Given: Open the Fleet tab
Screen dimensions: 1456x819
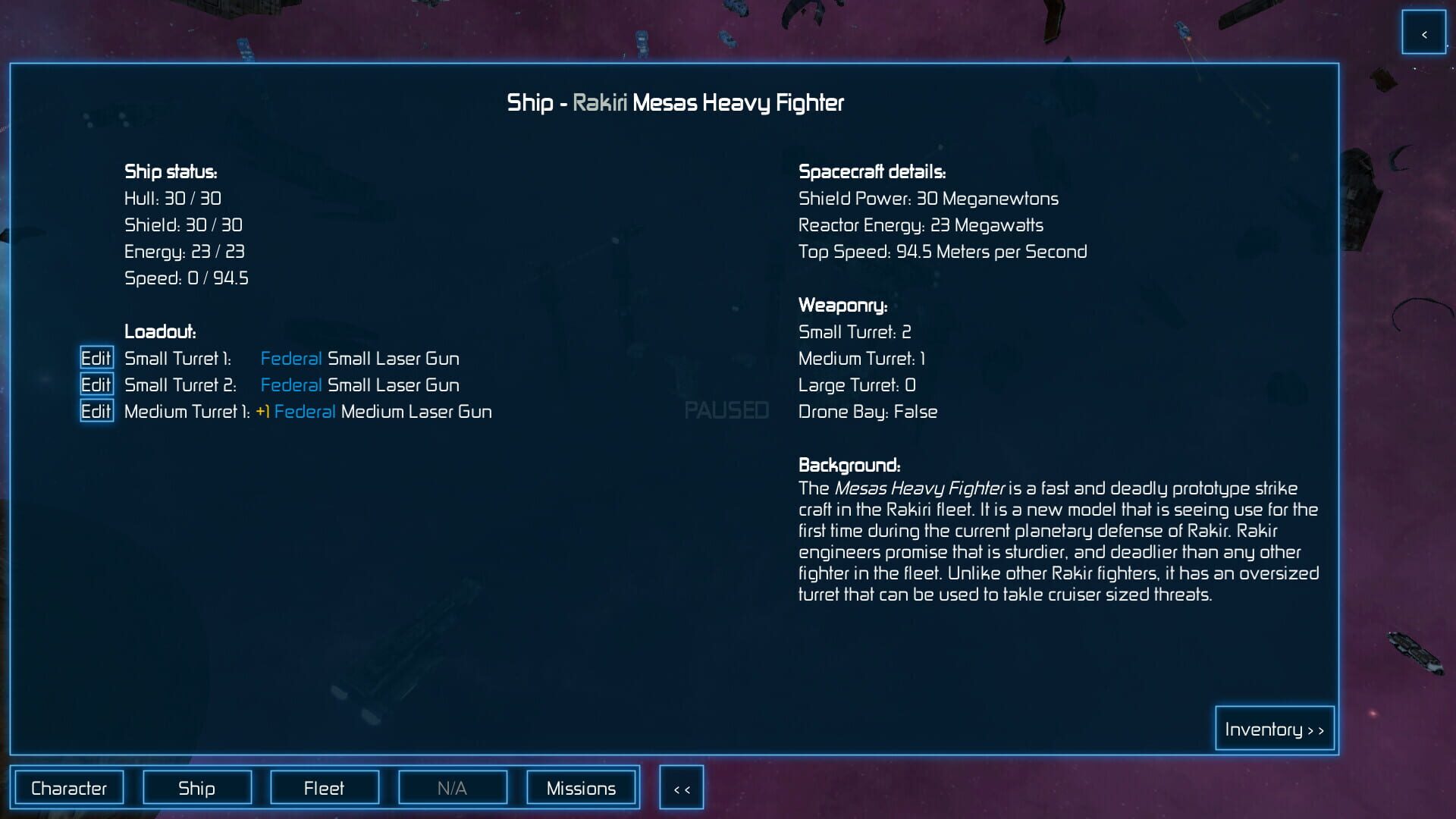Looking at the screenshot, I should (x=325, y=787).
